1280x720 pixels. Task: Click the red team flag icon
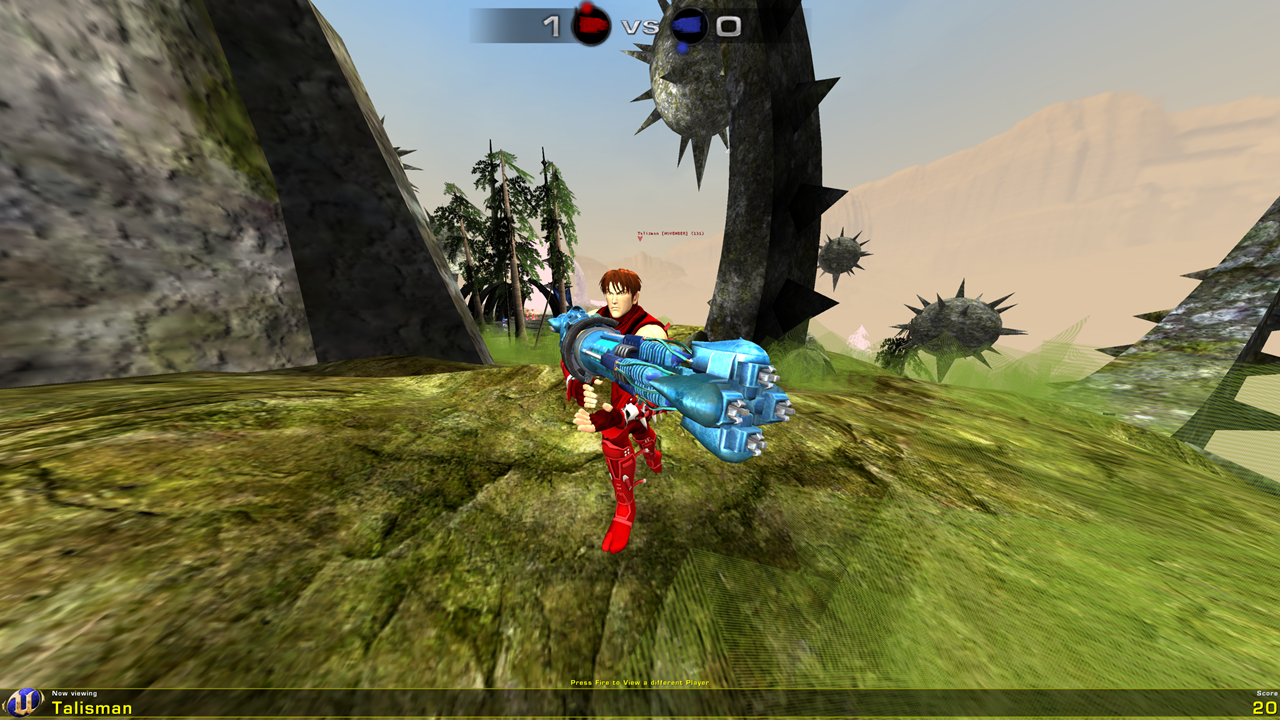(591, 26)
